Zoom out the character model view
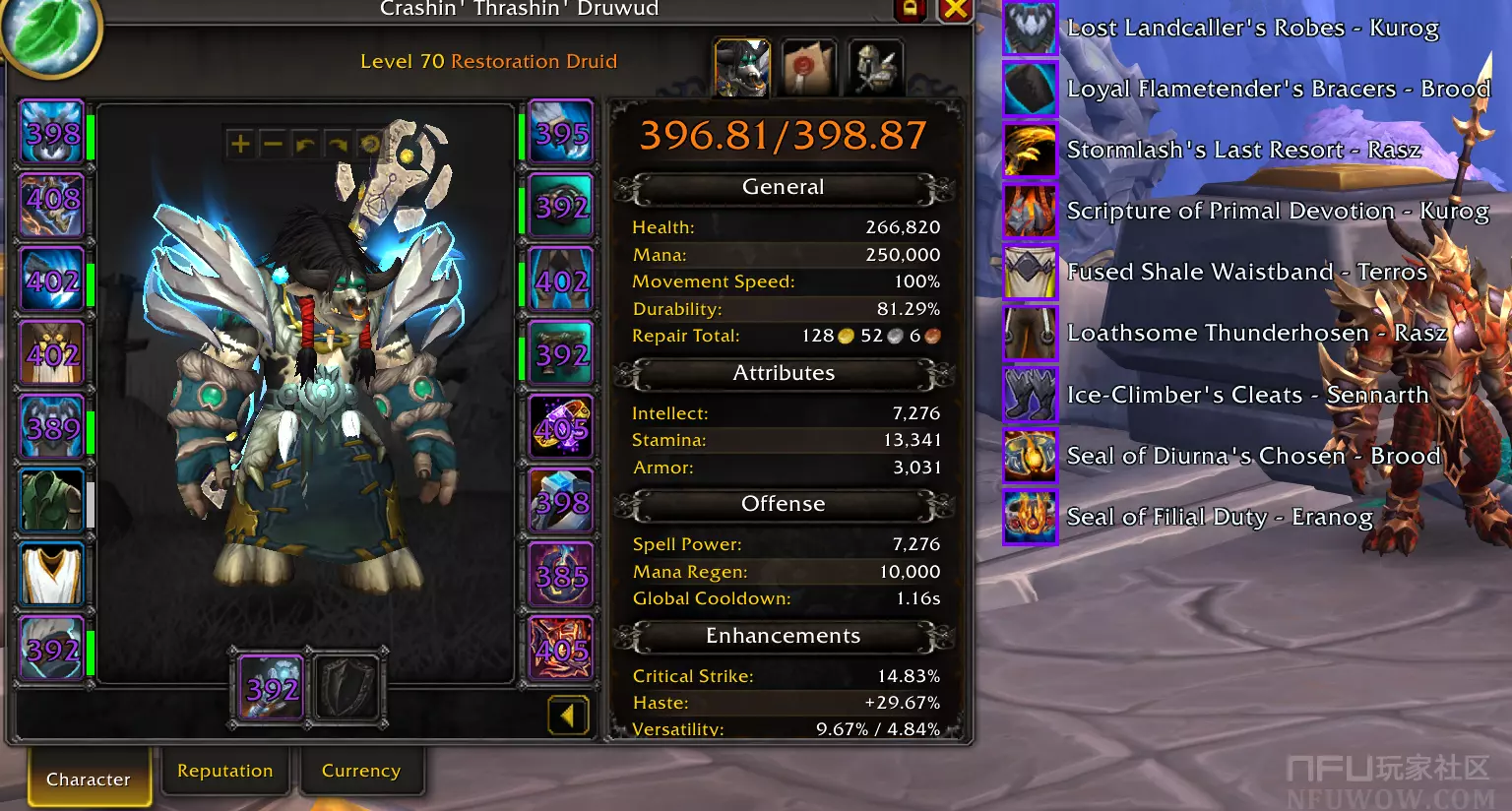 [x=273, y=144]
